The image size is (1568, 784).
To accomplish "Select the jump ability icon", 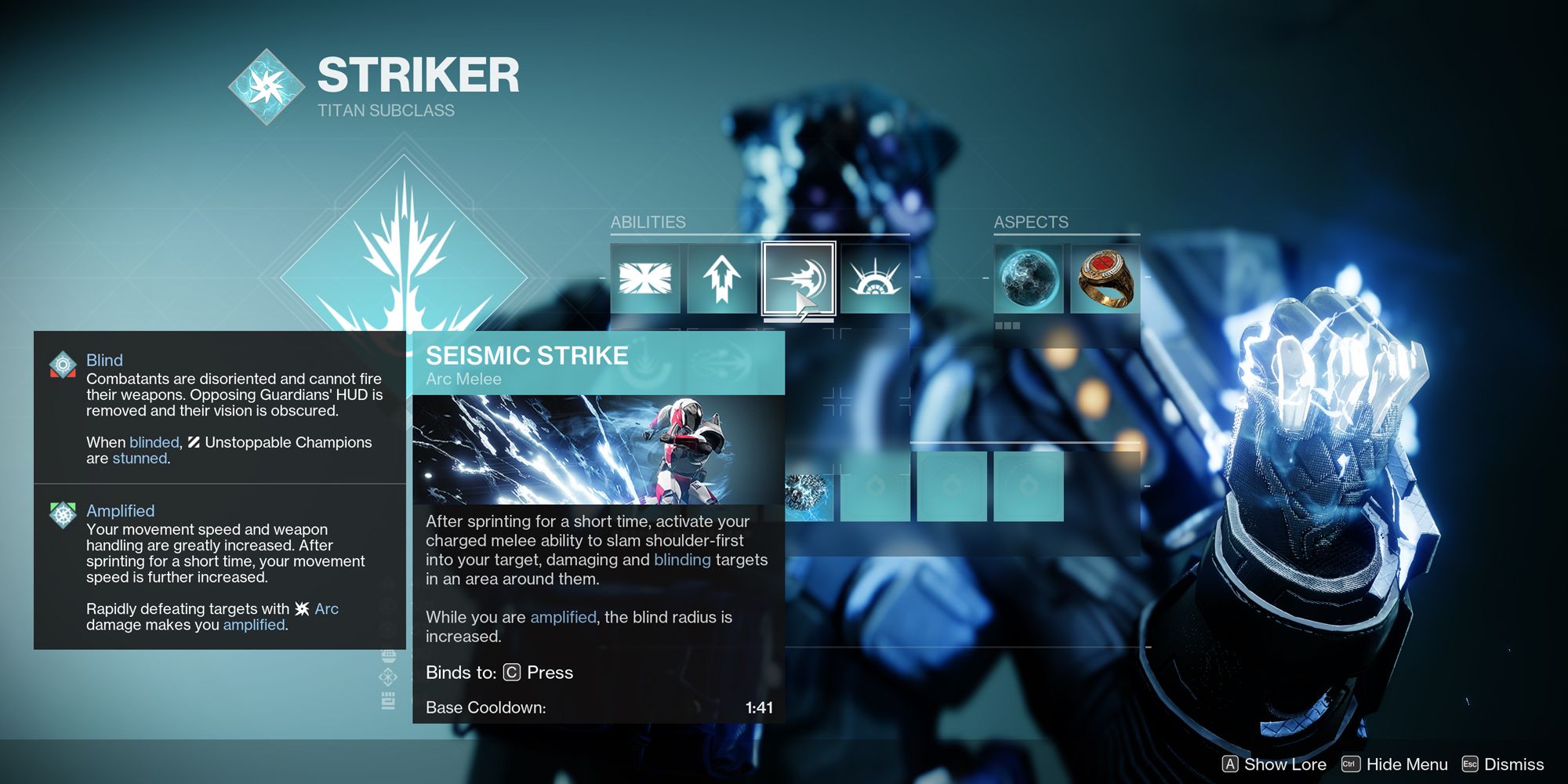I will tap(720, 278).
